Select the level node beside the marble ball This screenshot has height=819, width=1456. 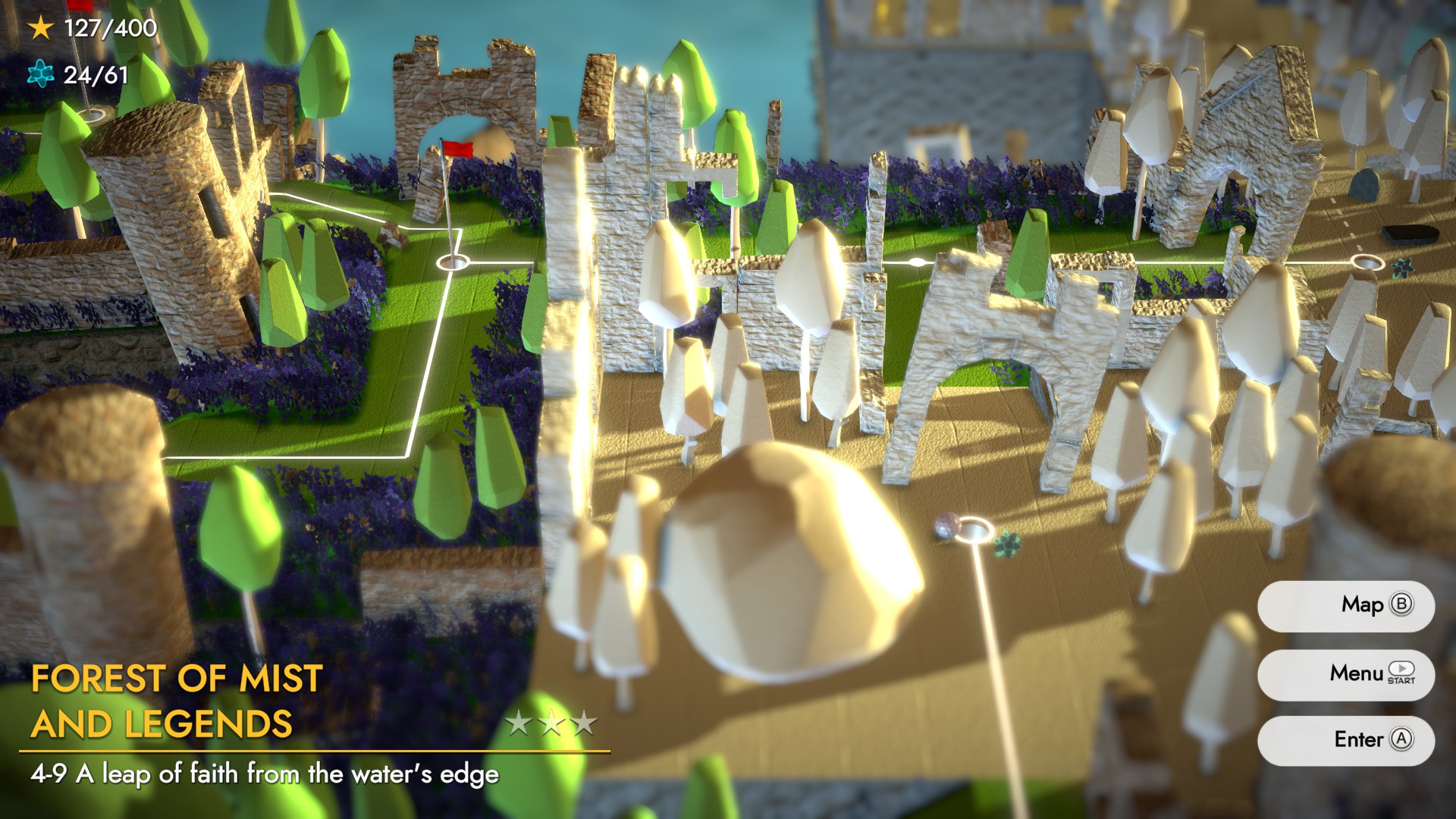(x=973, y=529)
